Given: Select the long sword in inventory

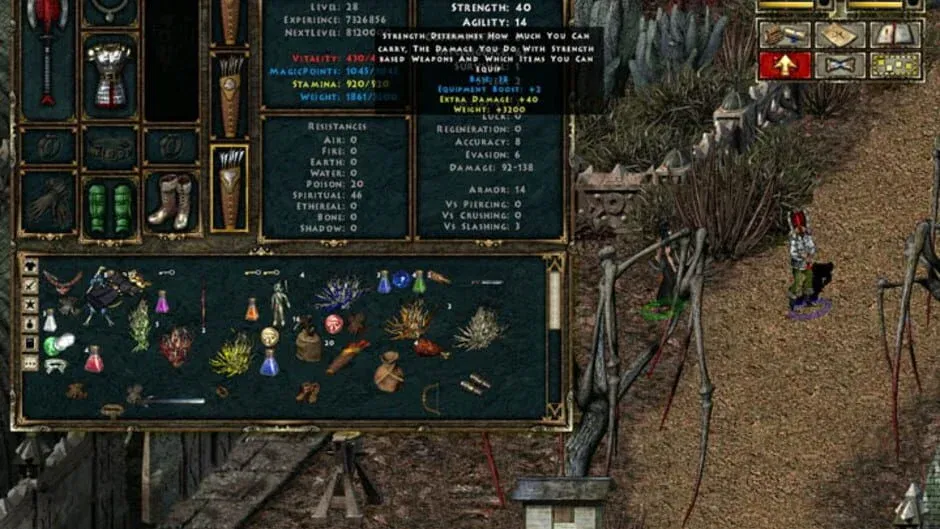Looking at the screenshot, I should coord(168,401).
